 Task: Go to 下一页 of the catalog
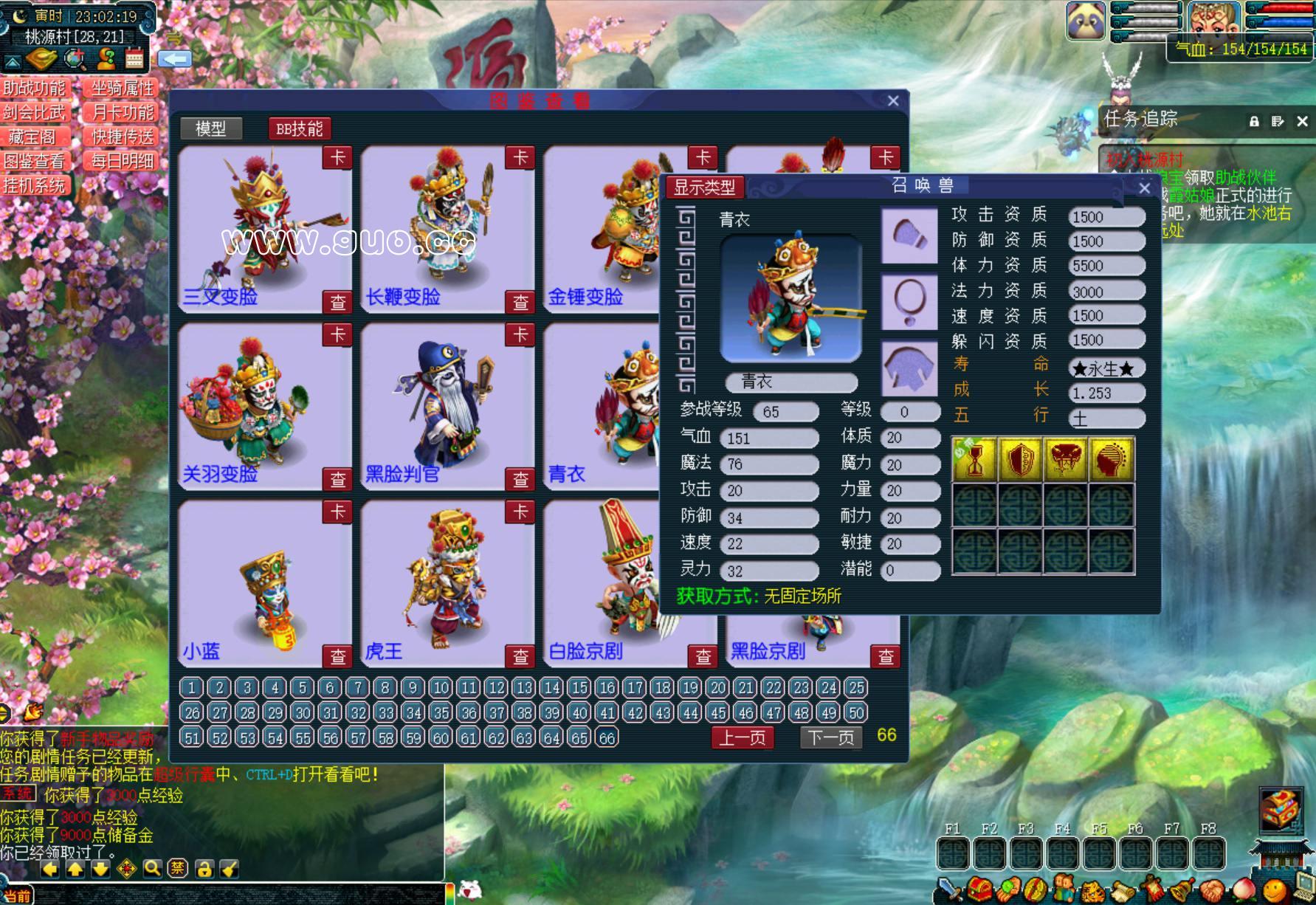(830, 737)
